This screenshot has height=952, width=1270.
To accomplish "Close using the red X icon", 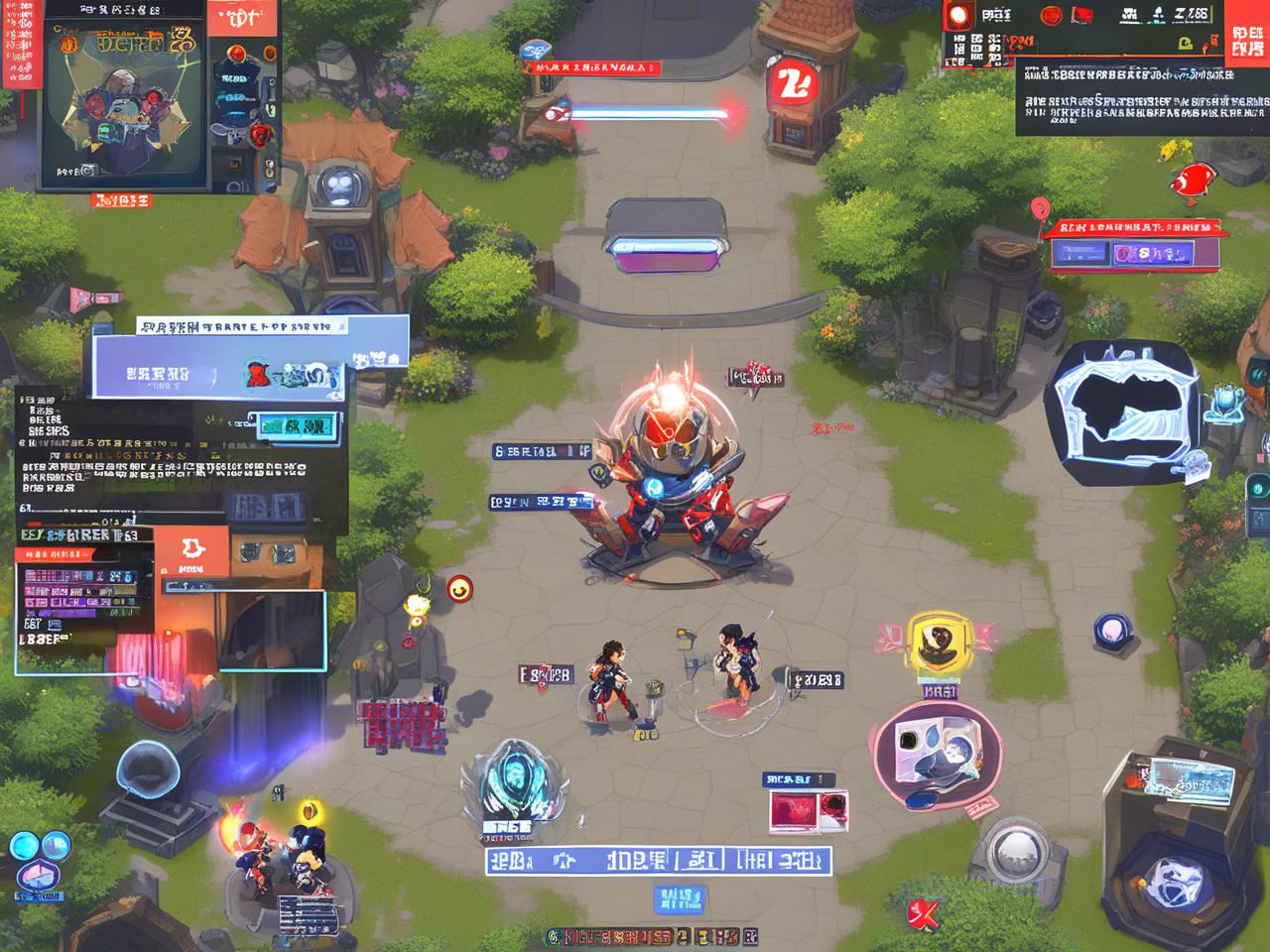I will pyautogui.click(x=925, y=914).
